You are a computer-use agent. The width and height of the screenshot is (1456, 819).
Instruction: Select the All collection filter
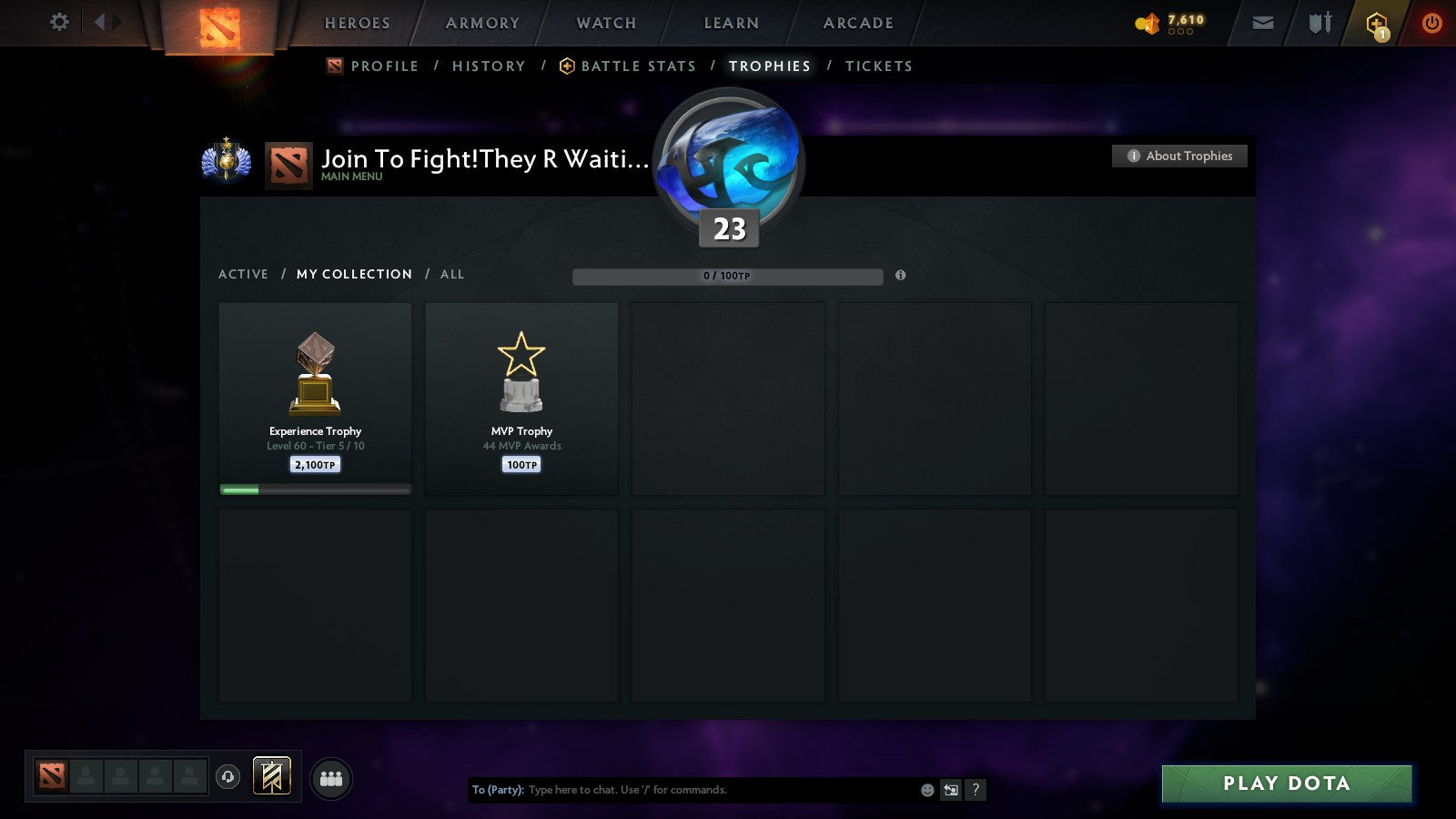click(x=452, y=274)
